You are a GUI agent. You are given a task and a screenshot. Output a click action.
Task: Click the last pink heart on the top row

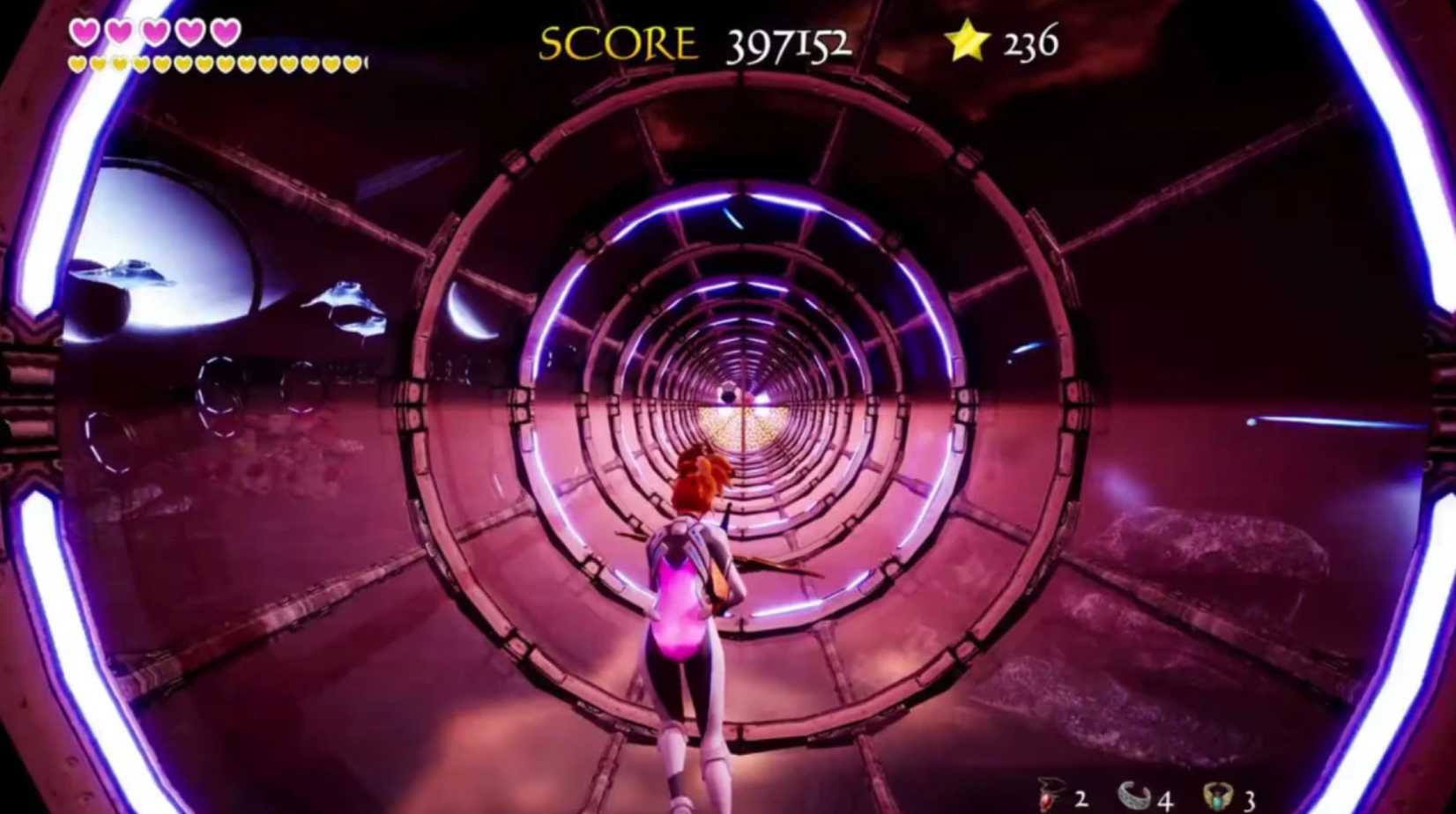point(226,31)
